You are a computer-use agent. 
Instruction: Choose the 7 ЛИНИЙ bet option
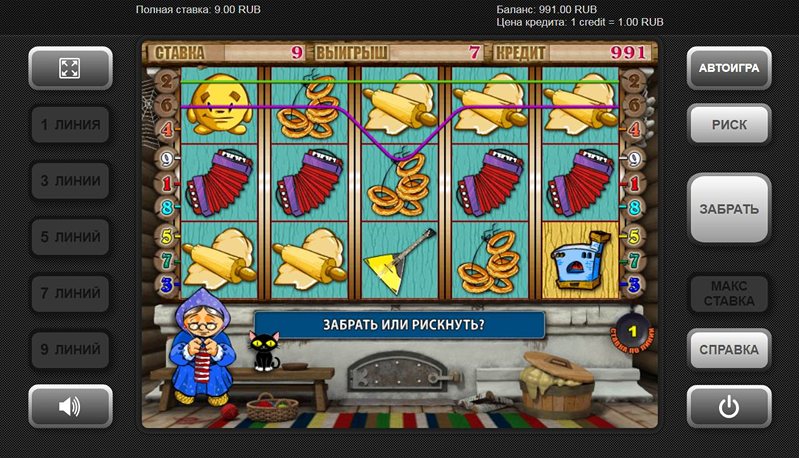pyautogui.click(x=70, y=294)
